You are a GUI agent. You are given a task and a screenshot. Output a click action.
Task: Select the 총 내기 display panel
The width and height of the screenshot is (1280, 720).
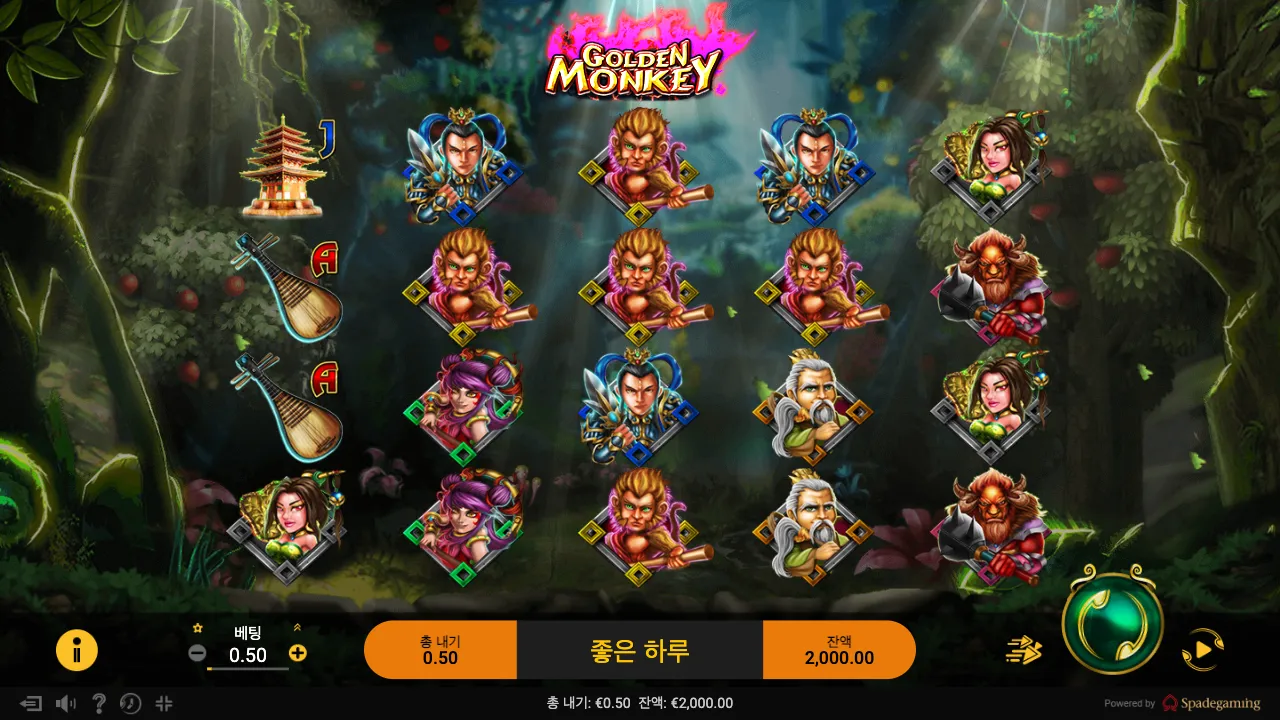[440, 649]
